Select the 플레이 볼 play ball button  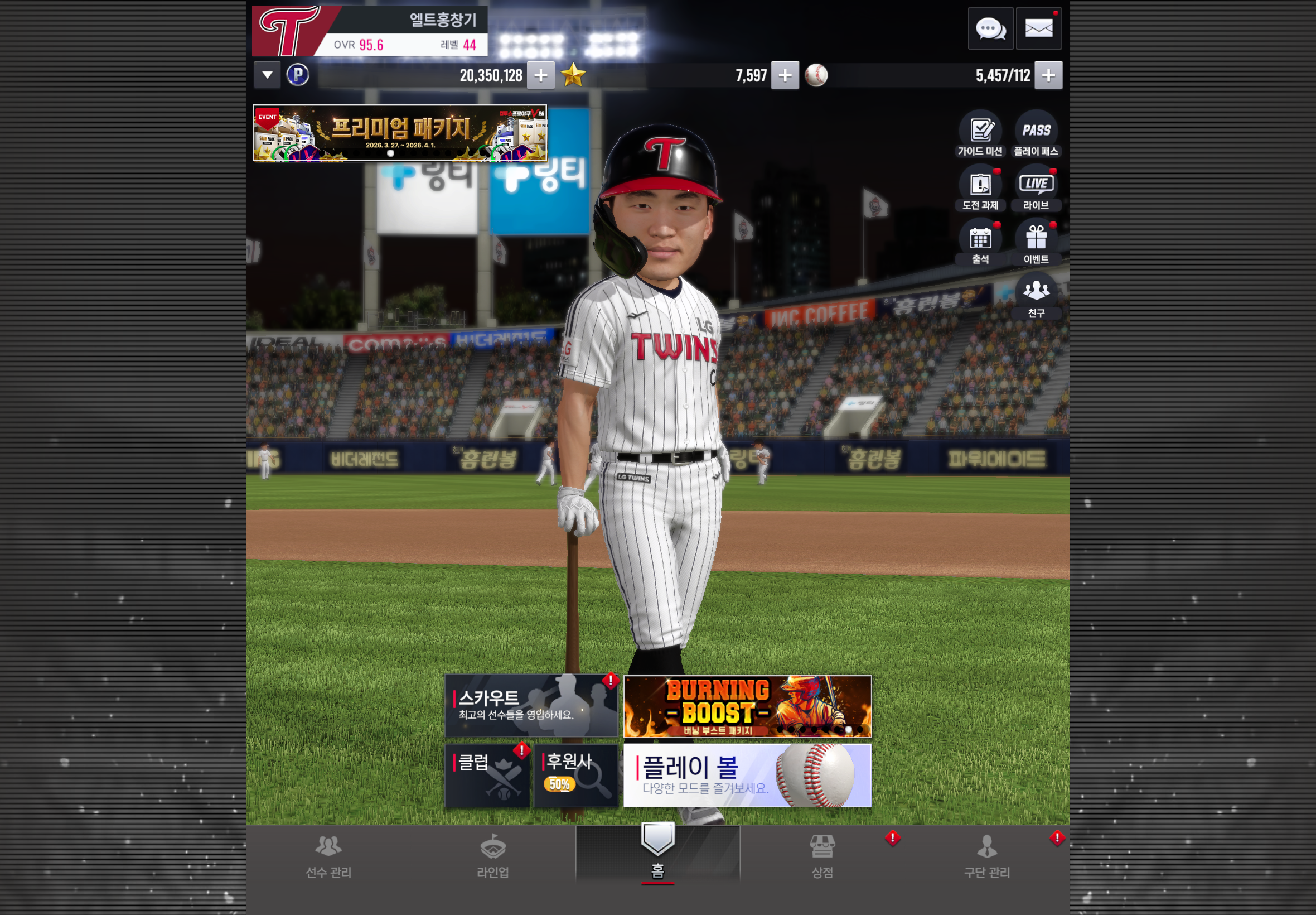[x=747, y=775]
